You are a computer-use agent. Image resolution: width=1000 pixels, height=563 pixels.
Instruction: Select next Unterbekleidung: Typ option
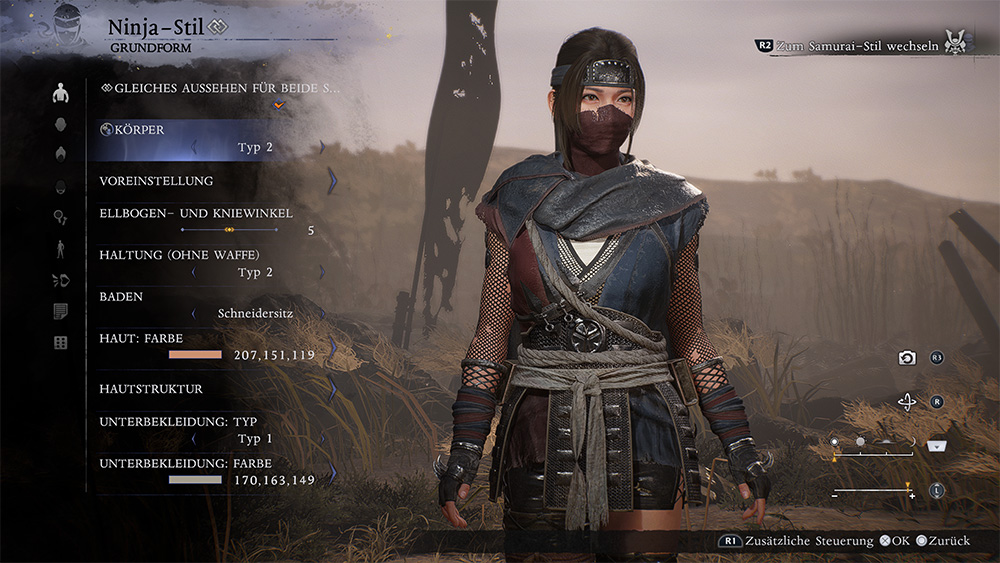point(322,438)
